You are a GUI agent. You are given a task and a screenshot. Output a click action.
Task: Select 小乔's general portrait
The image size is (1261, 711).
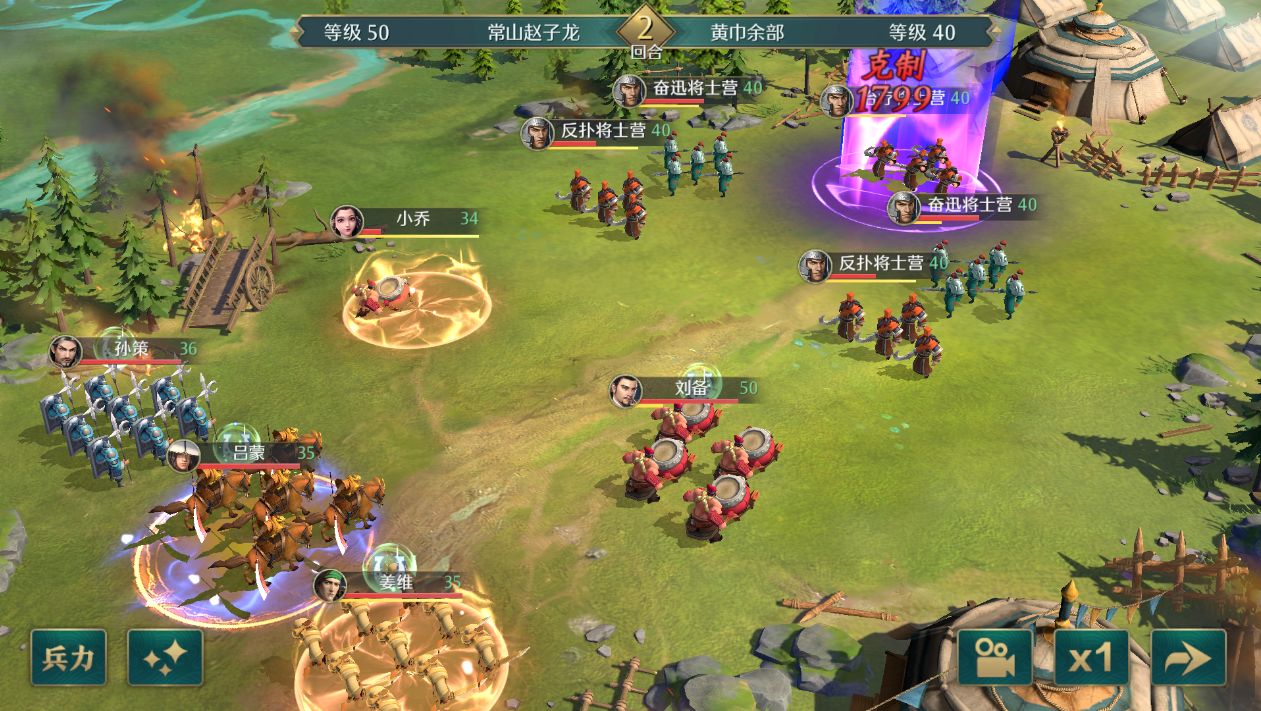(347, 221)
